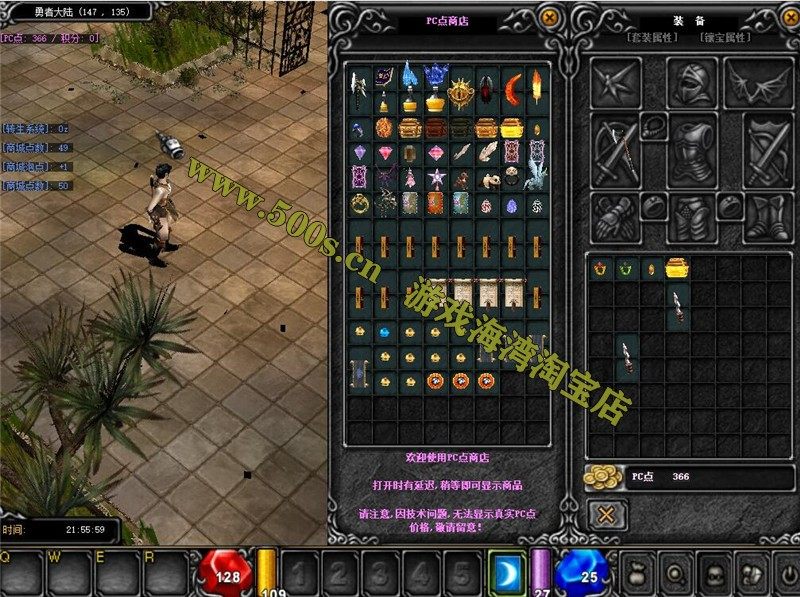This screenshot has height=597, width=800.
Task: Choose the white winged horse shop item
Action: pos(535,176)
